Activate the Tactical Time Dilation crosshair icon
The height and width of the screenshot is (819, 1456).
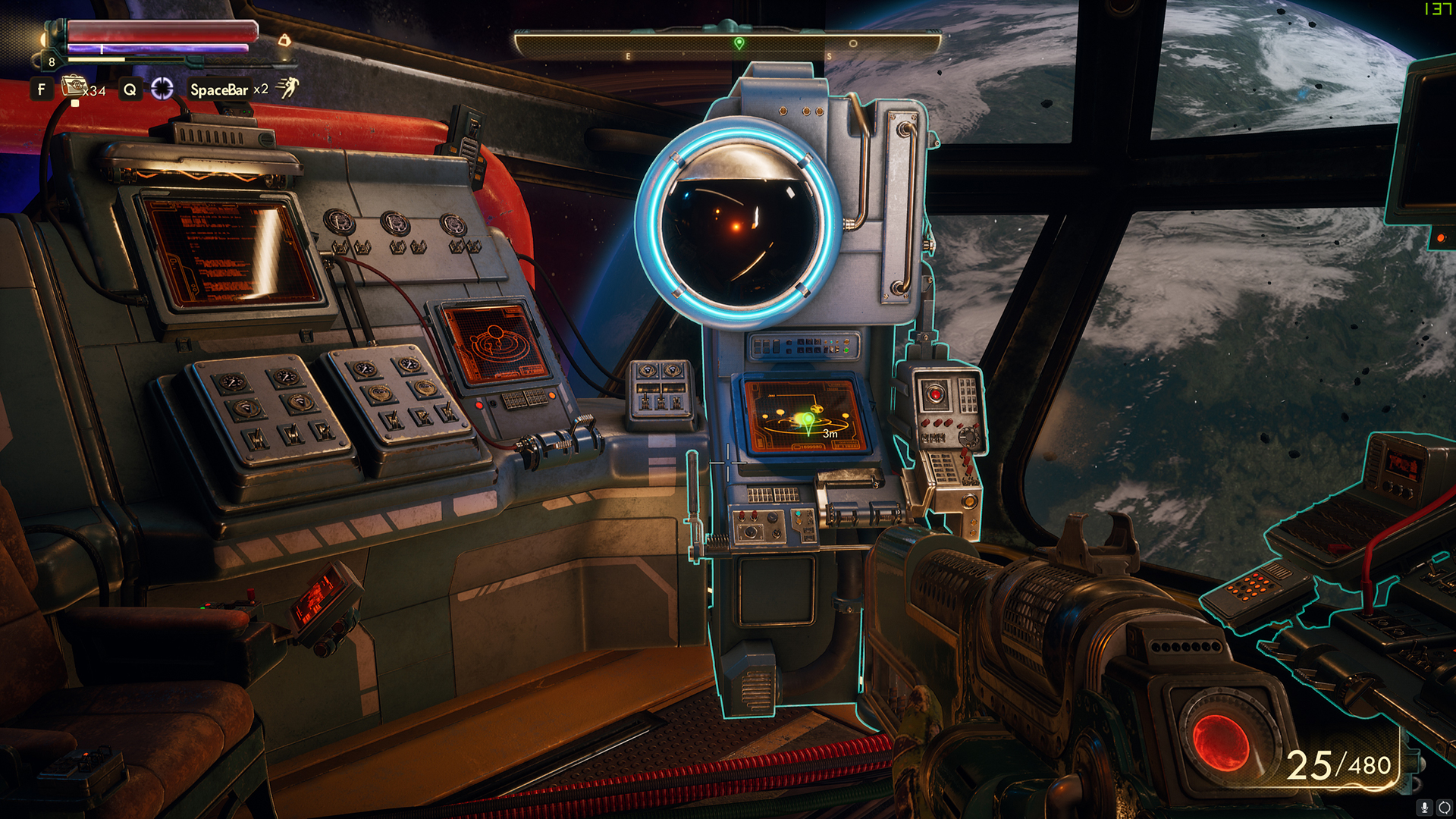162,89
